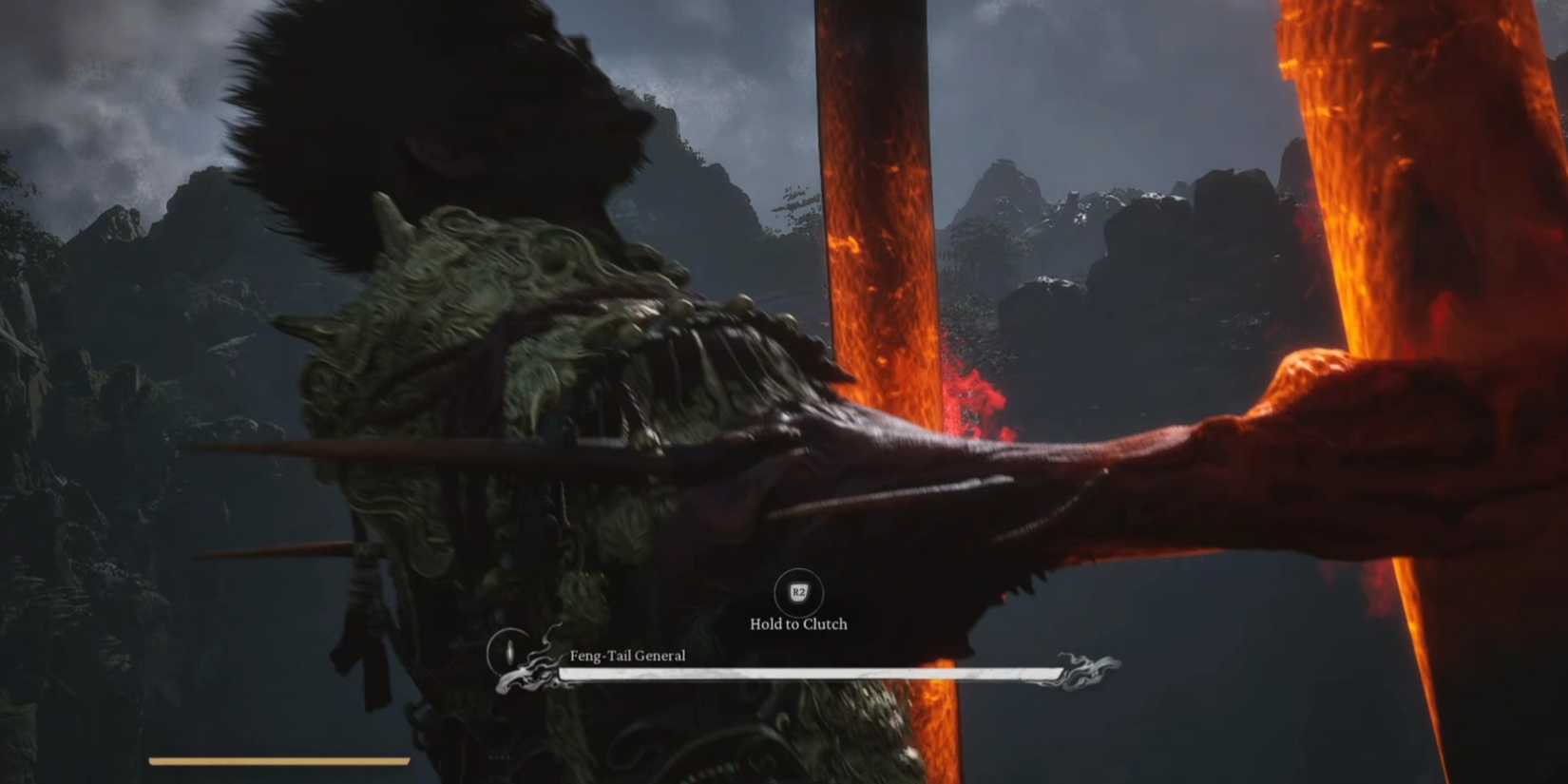
Task: Toggle the boss health bar display
Action: 808,672
